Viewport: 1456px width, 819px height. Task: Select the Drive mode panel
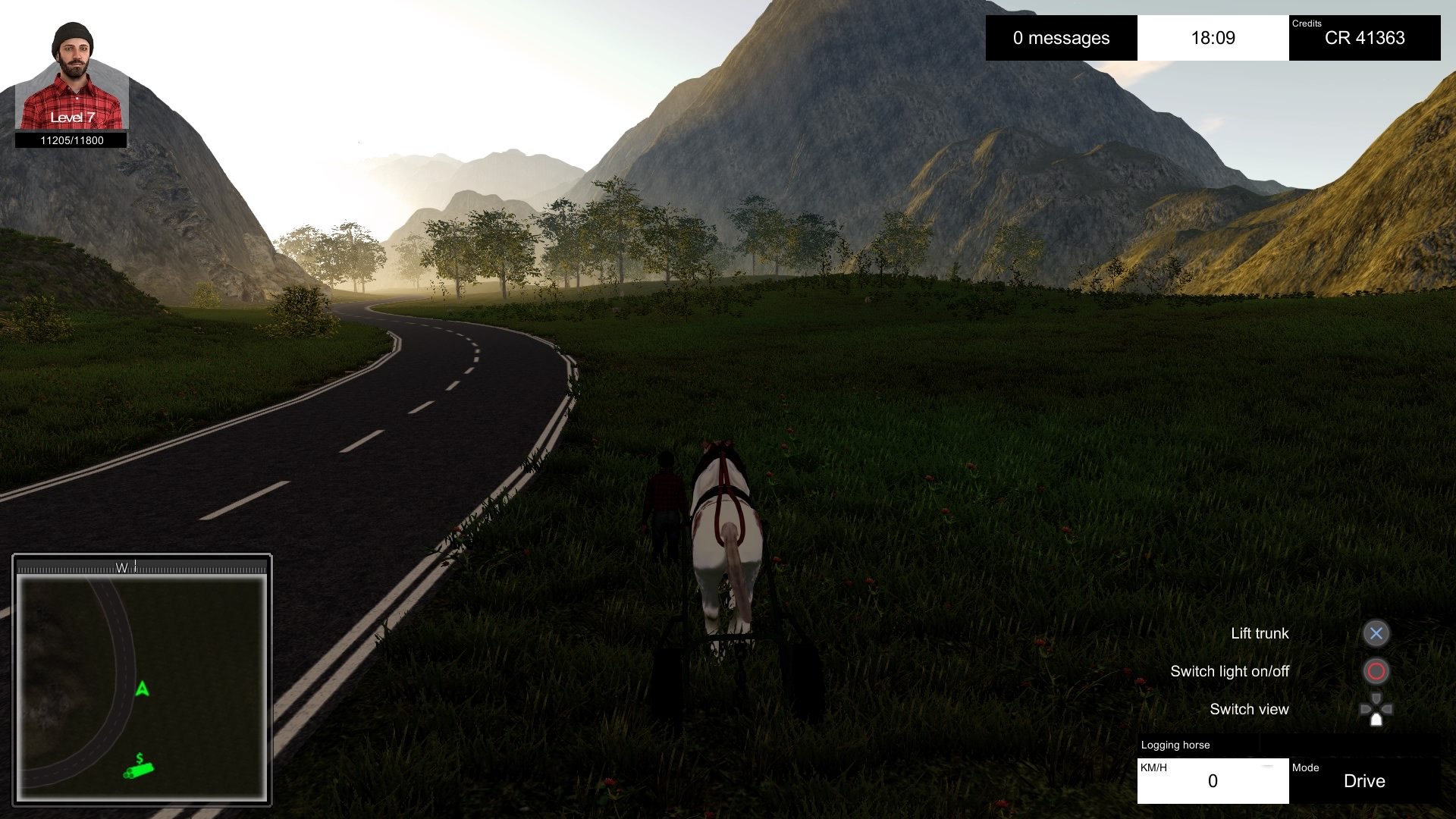click(x=1364, y=780)
